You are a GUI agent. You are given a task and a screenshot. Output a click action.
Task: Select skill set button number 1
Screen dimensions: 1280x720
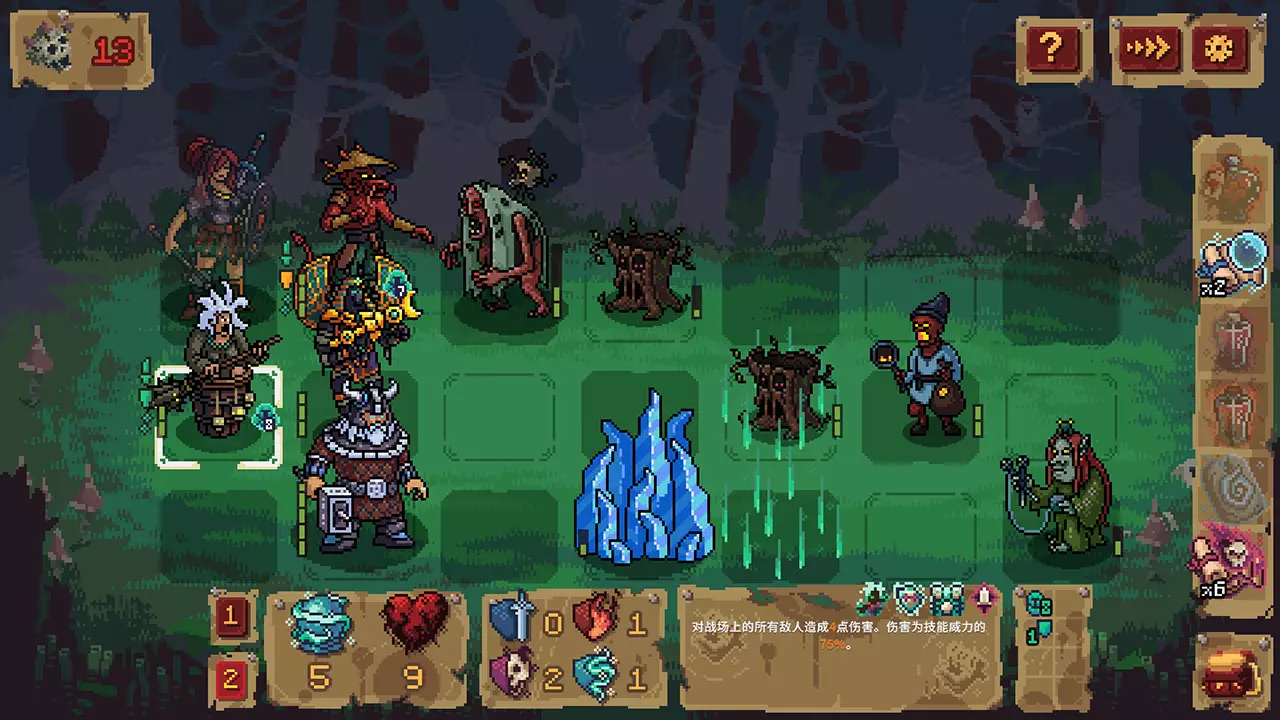tap(231, 617)
